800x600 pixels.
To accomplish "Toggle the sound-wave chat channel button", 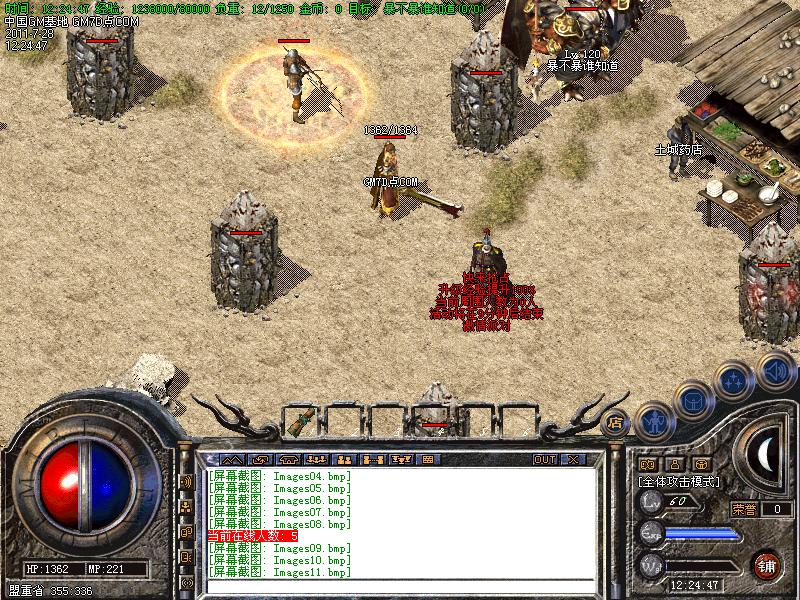I will (x=186, y=481).
